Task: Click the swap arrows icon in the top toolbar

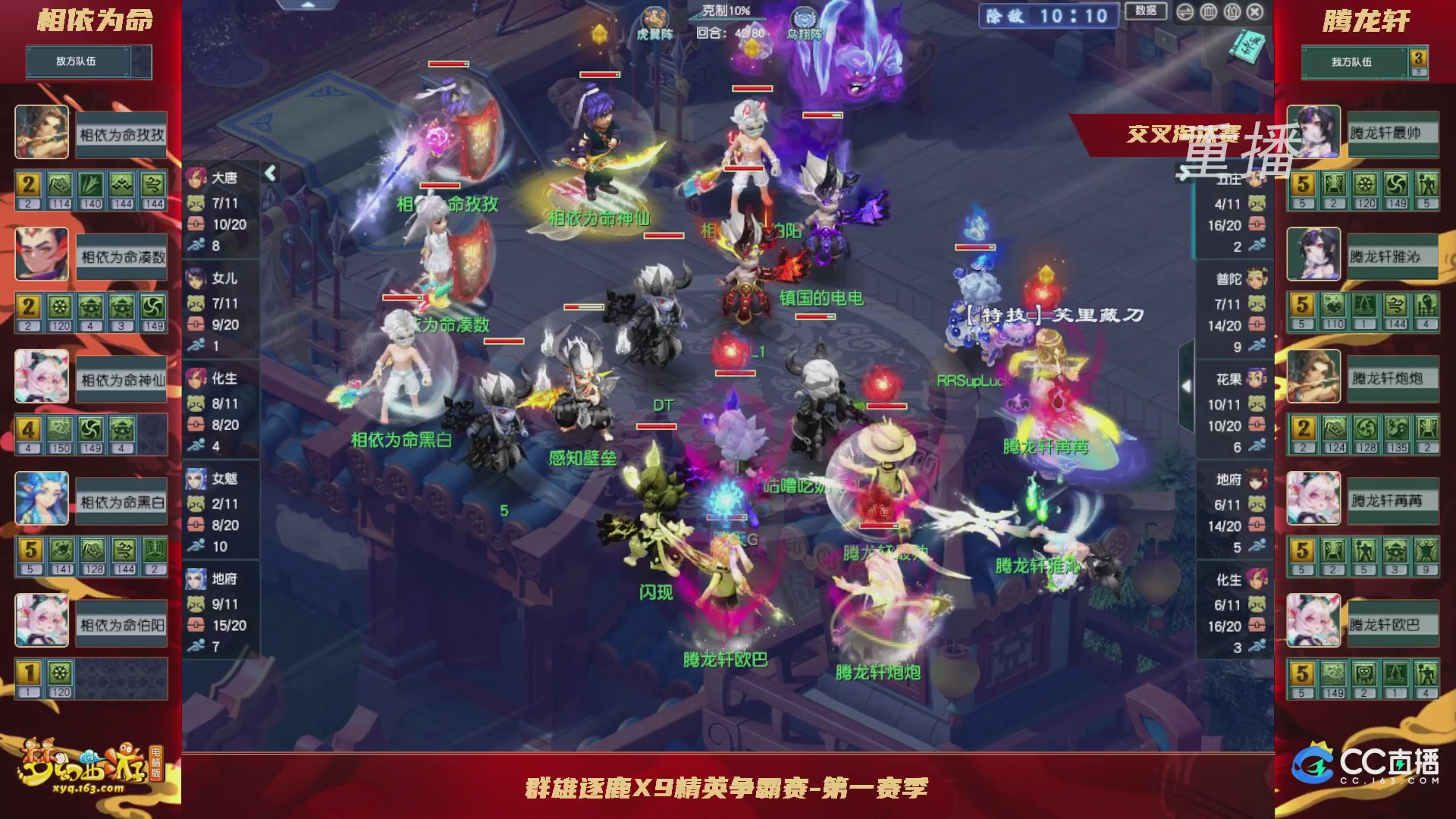Action: [x=1185, y=12]
